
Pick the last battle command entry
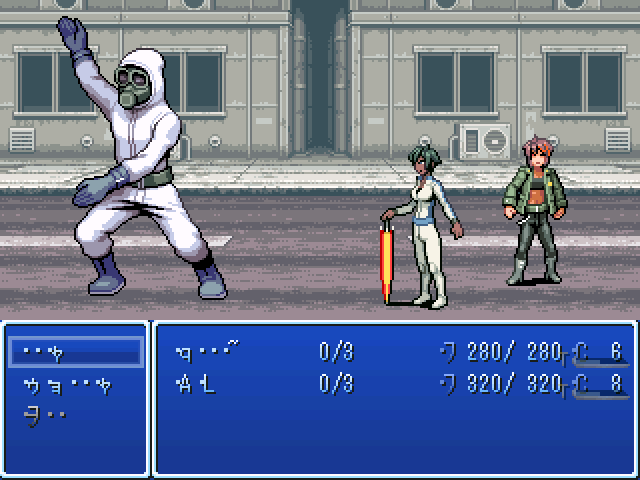tap(45, 415)
